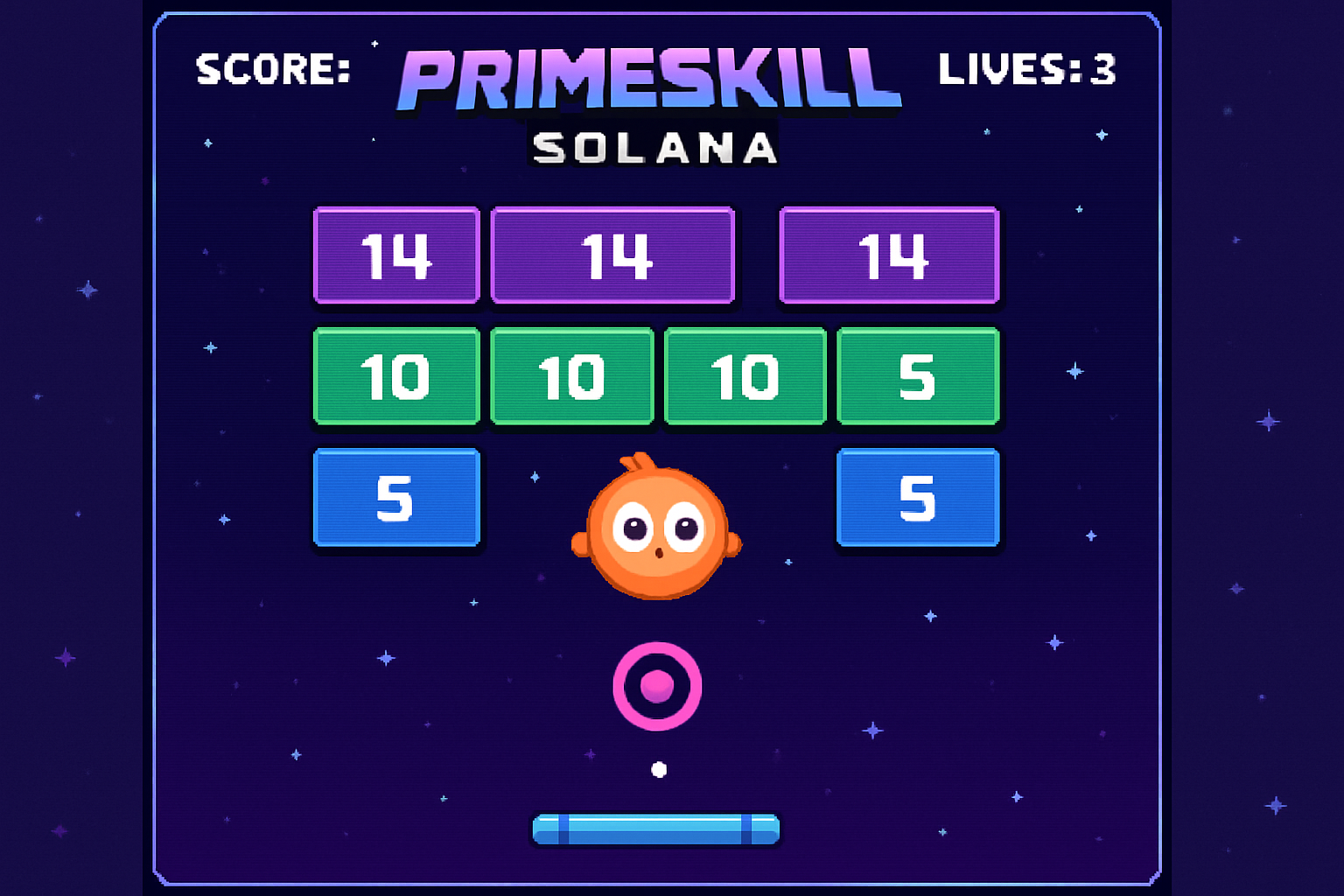Viewport: 1344px width, 896px height.
Task: Click the left blue 5 brick
Action: (395, 499)
